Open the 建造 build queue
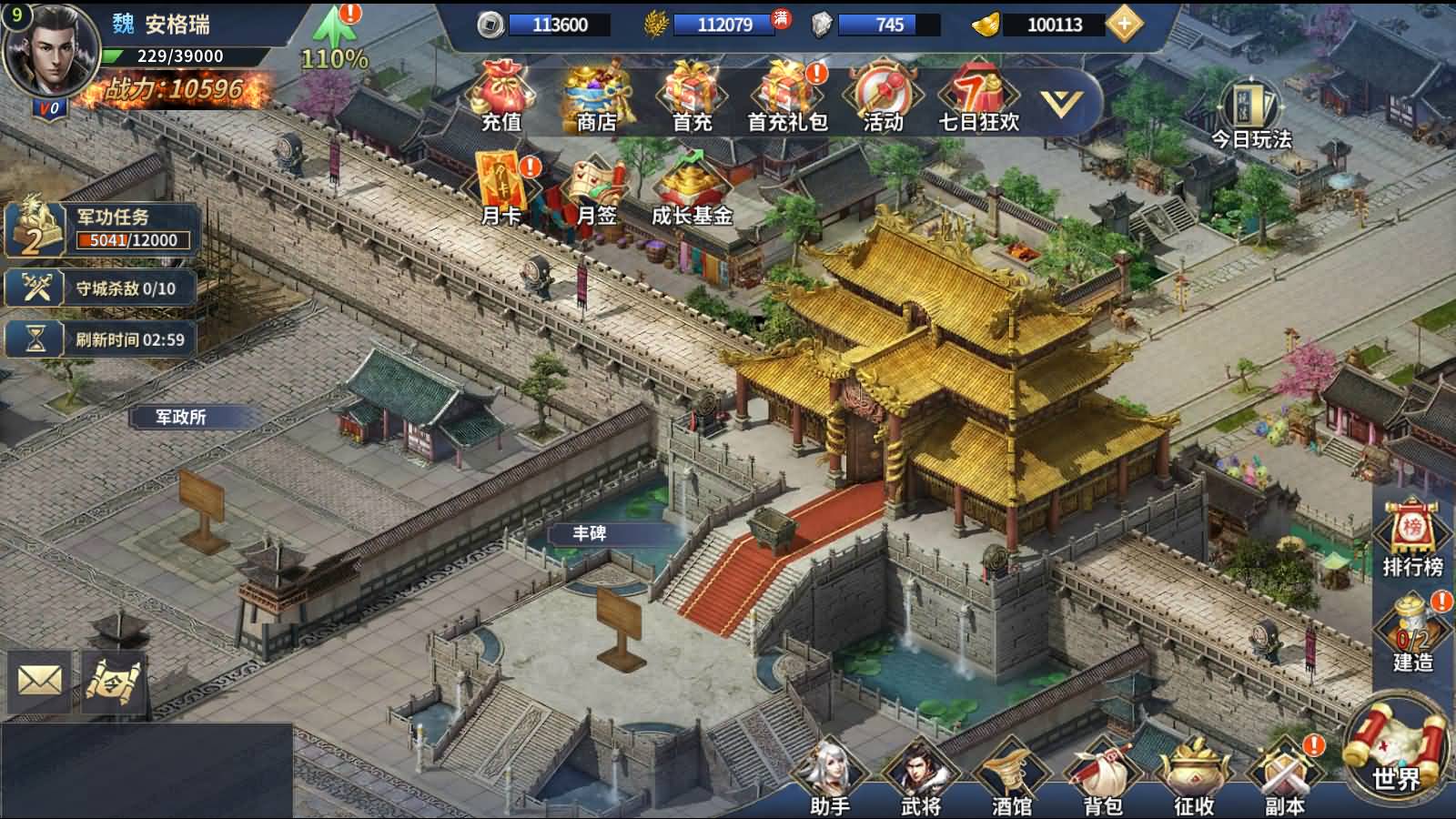 pyautogui.click(x=1412, y=632)
